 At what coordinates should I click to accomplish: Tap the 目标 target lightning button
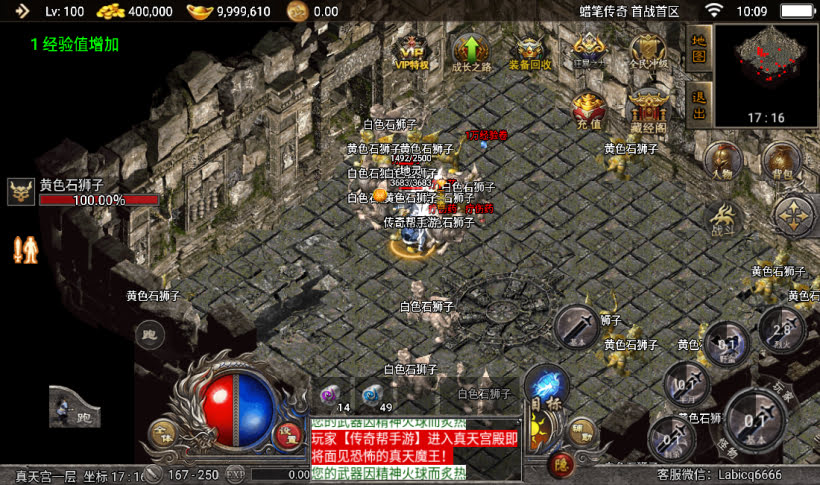pos(546,388)
